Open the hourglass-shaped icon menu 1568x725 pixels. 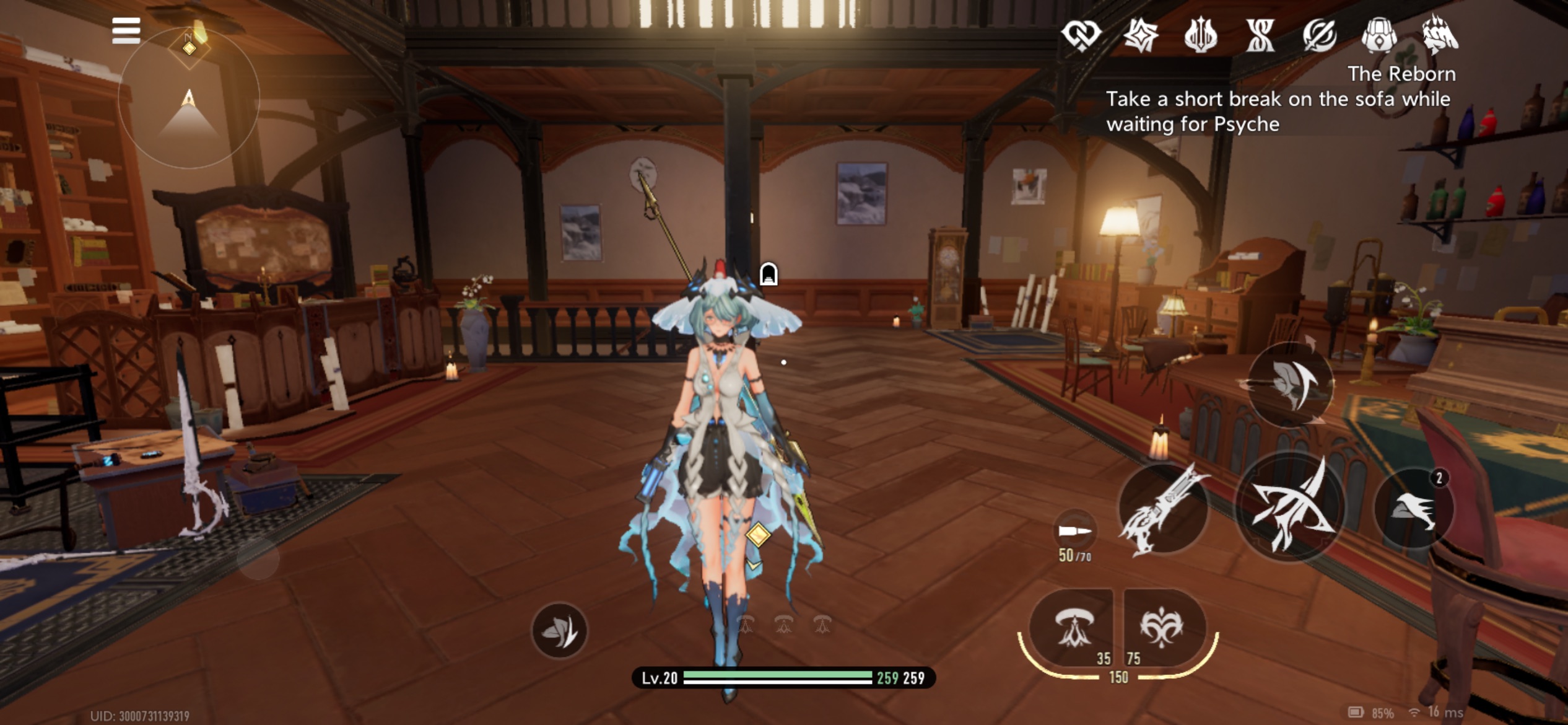(1260, 35)
